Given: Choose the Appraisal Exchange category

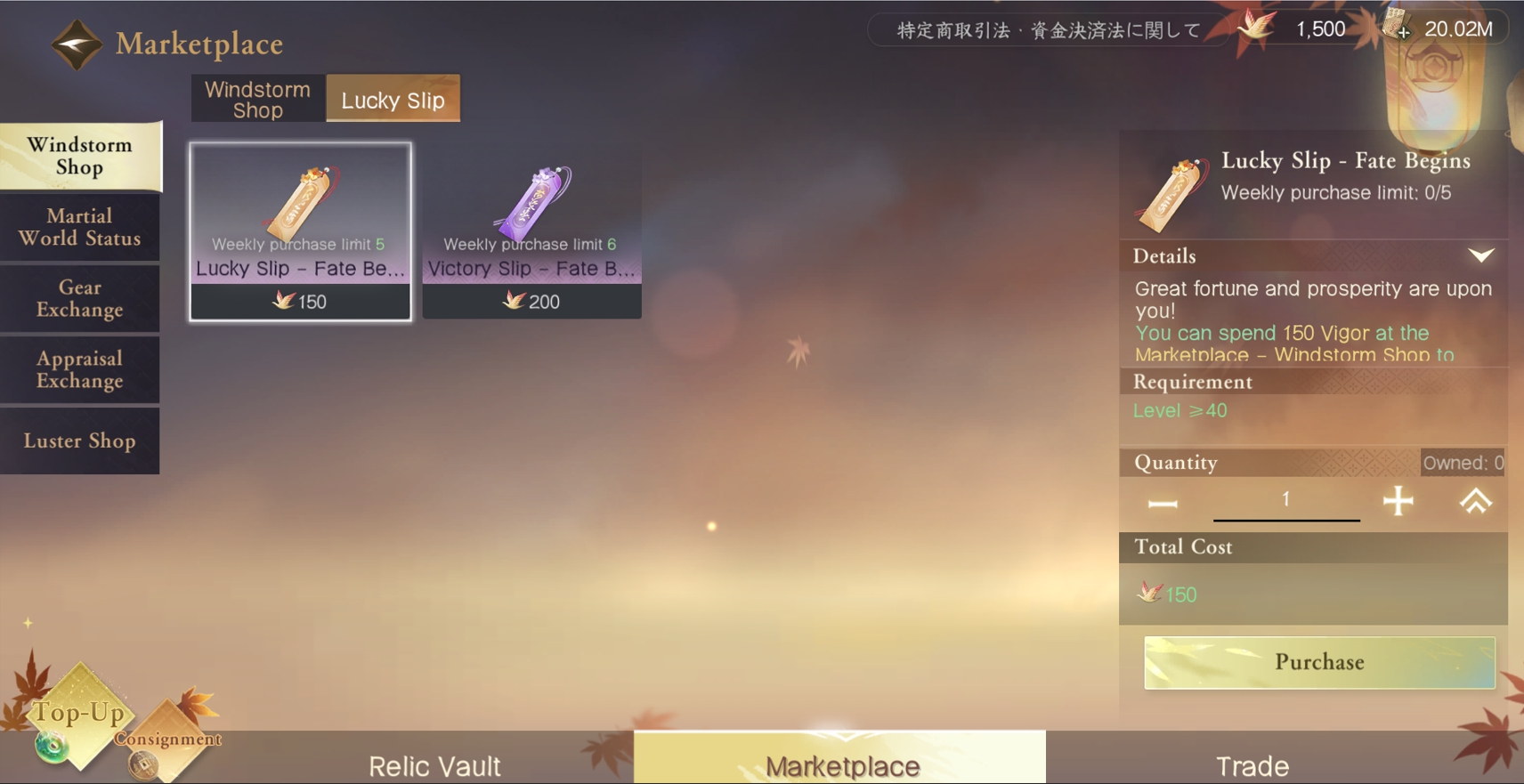Looking at the screenshot, I should pos(80,369).
